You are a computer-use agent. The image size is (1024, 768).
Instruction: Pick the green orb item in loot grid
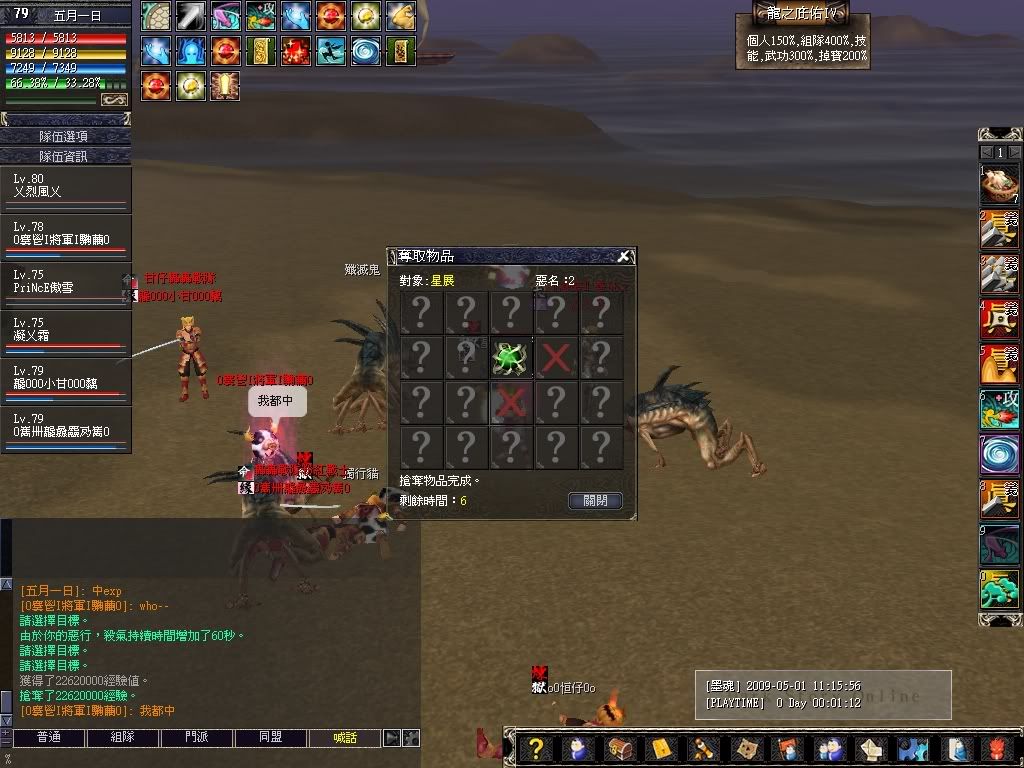[x=510, y=358]
